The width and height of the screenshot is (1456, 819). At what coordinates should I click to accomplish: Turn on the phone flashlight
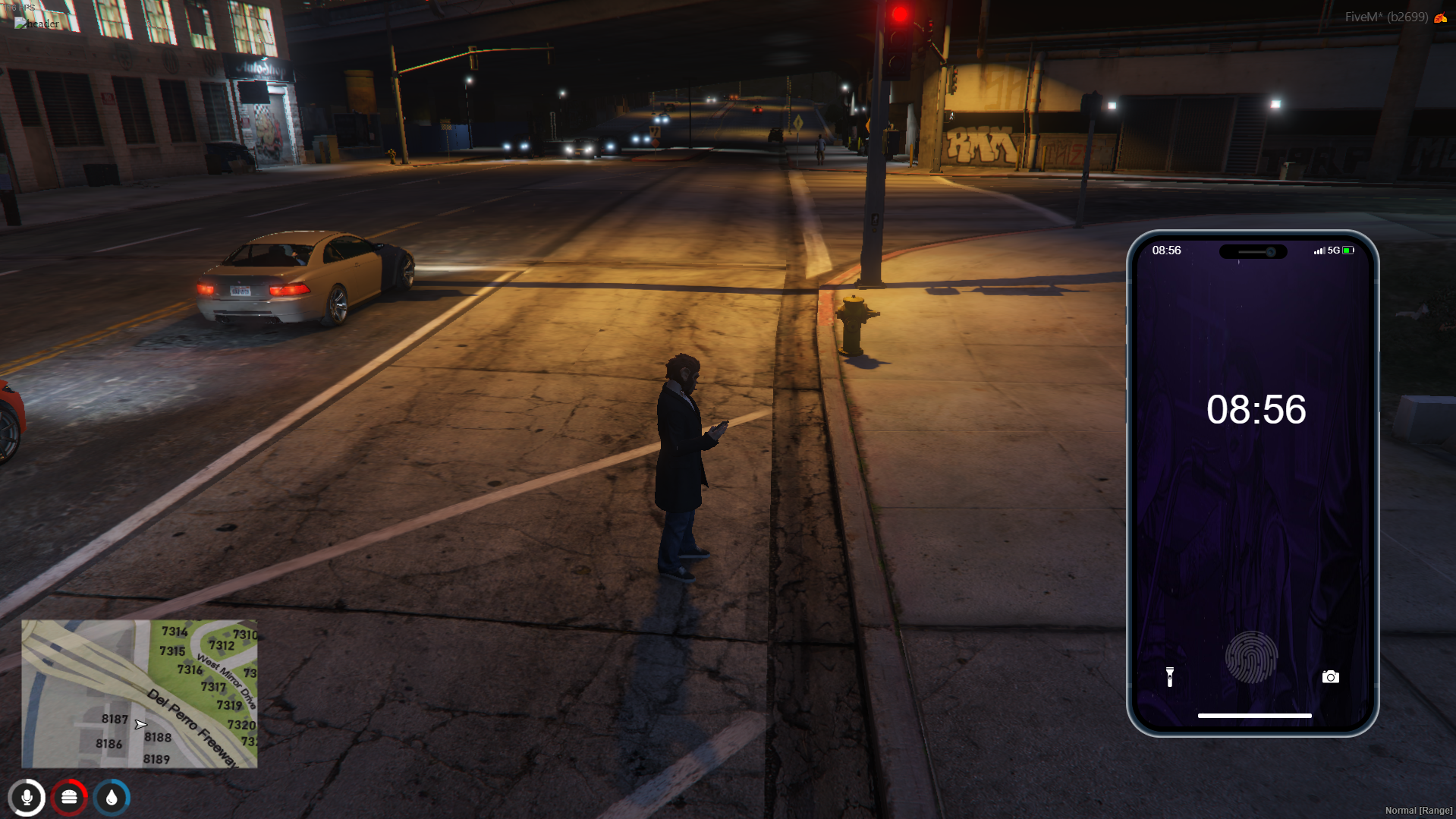1169,676
